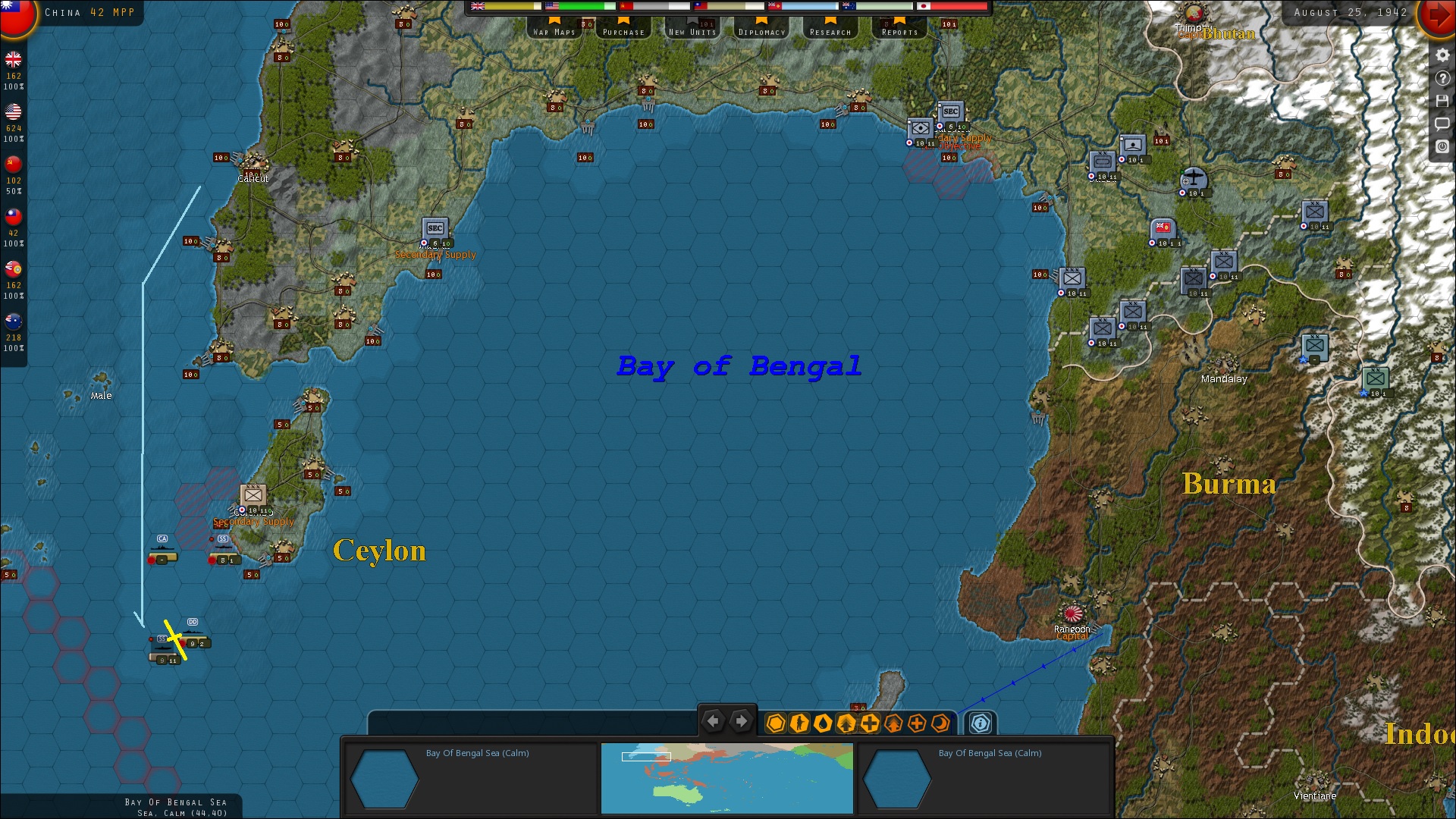Open the game settings gear icon
Screen dimensions: 1456x819
[1442, 54]
